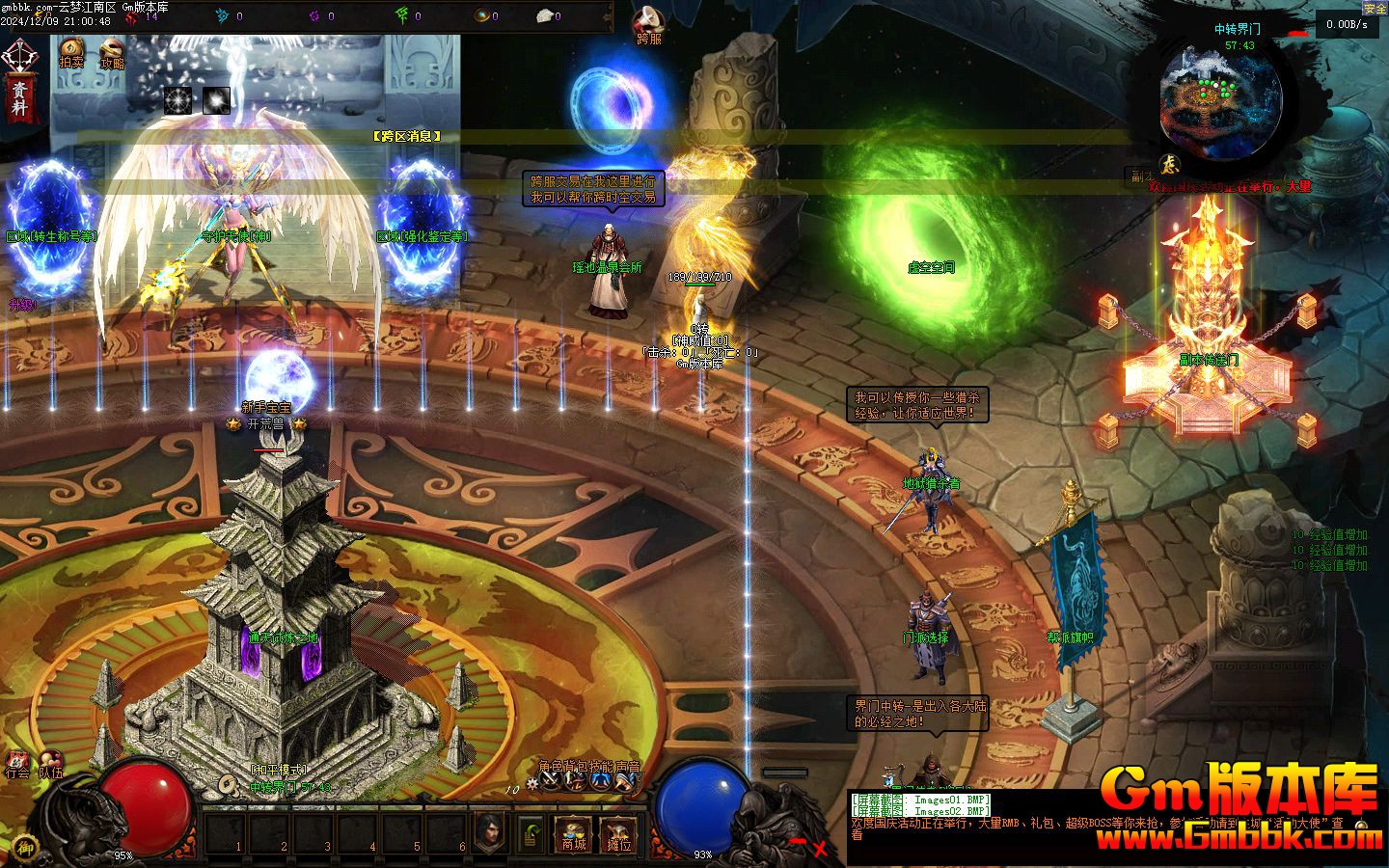The height and width of the screenshot is (868, 1389).
Task: Open the 技能 skills icon
Action: (601, 782)
